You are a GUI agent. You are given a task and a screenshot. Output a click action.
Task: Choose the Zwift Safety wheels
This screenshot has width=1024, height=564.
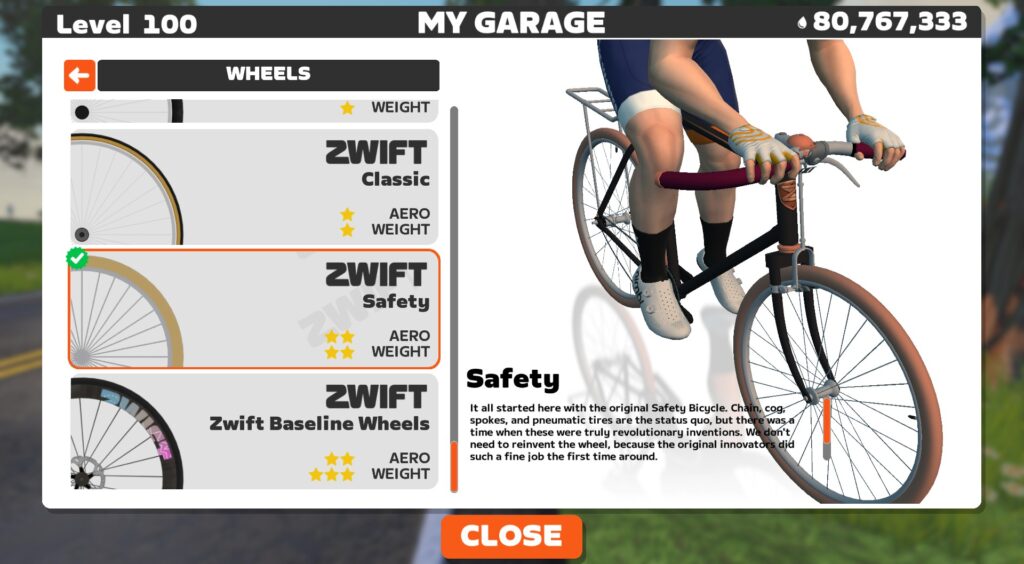click(x=254, y=309)
